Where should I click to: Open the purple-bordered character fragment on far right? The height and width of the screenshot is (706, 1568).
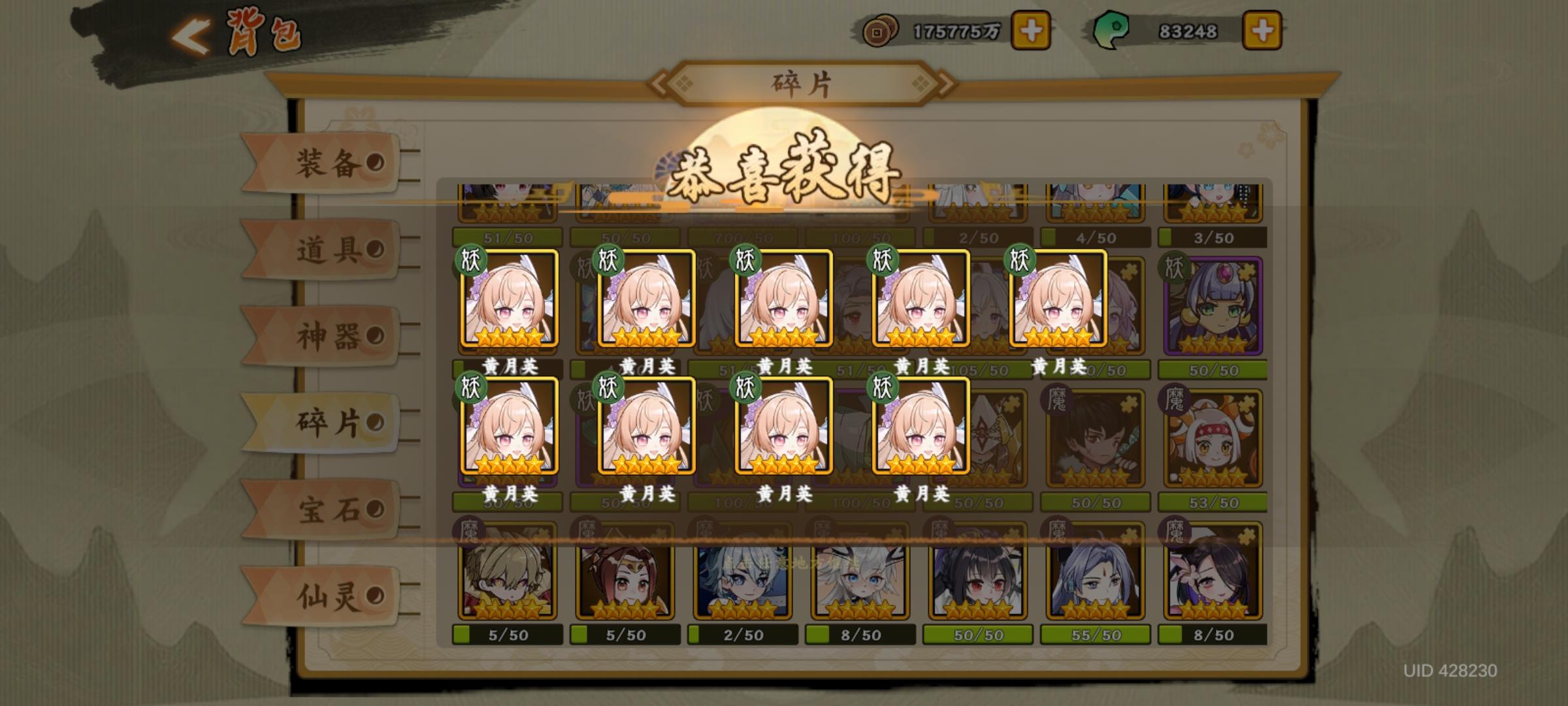coord(1212,304)
